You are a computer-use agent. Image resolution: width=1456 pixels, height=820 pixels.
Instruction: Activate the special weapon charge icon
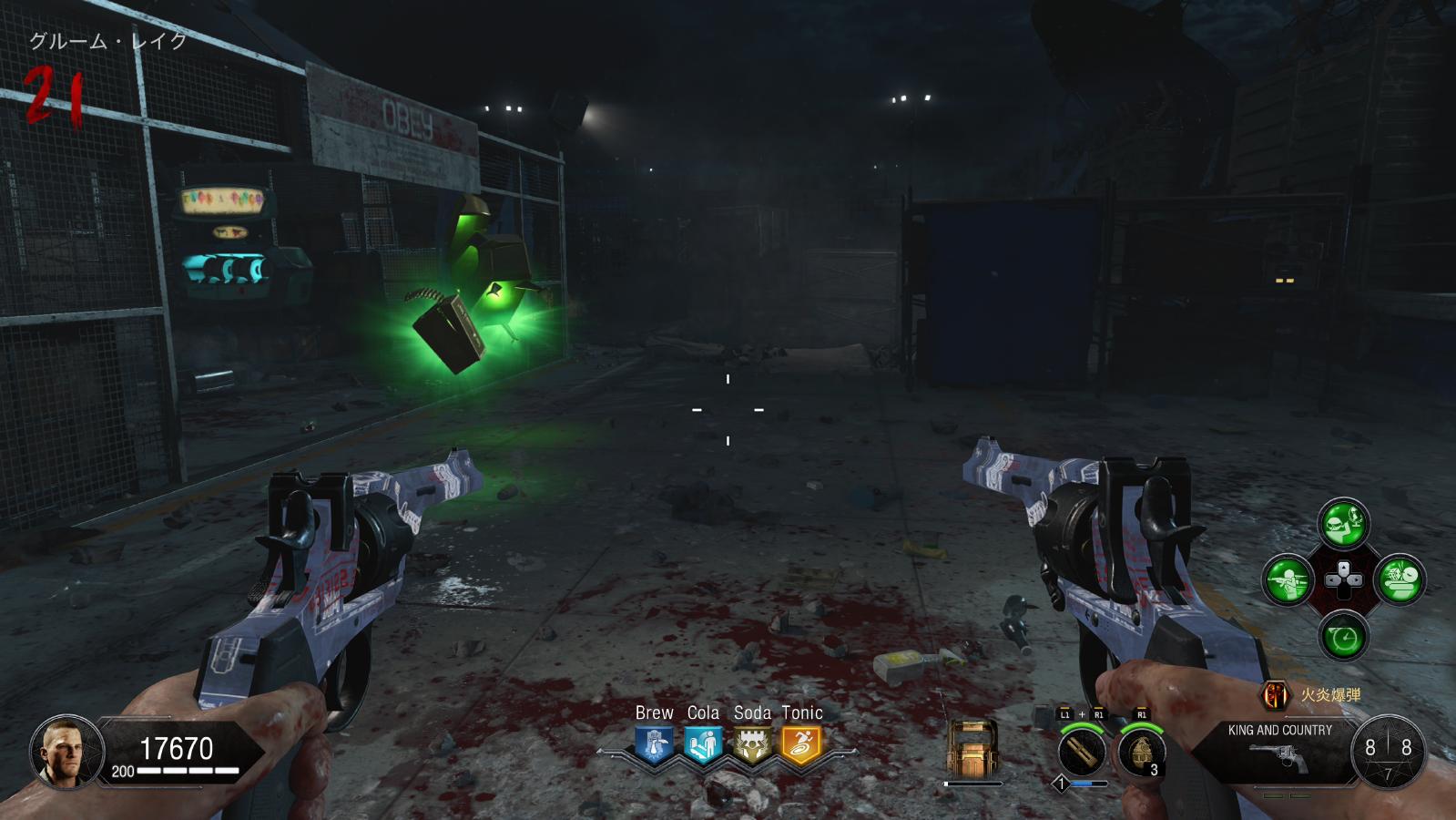pyautogui.click(x=1082, y=753)
